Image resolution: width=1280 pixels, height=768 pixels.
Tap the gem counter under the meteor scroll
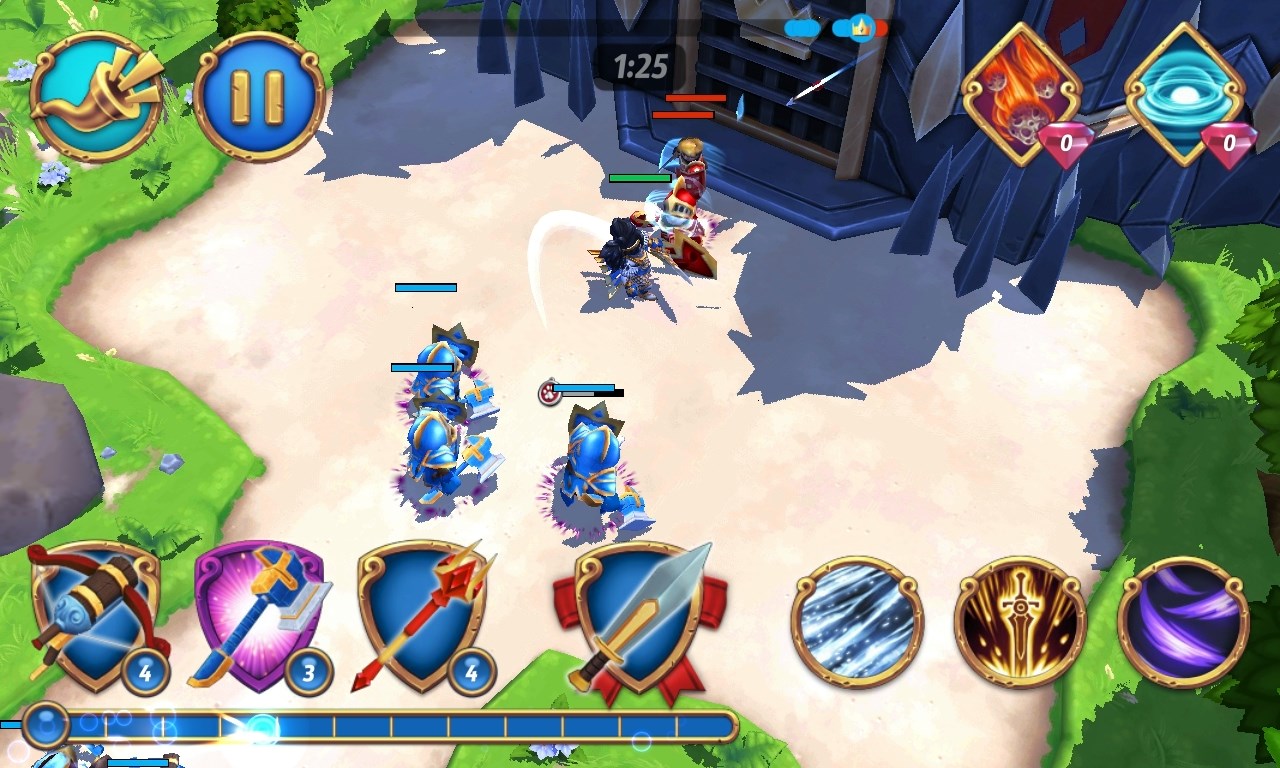tap(1063, 141)
